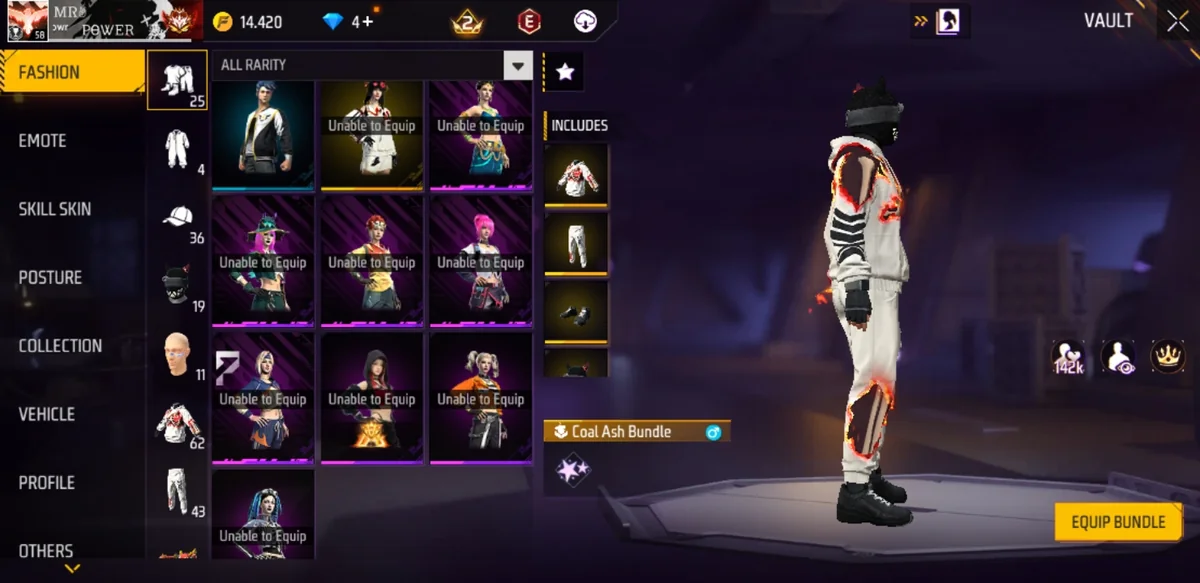
Task: Switch to the Emote category
Action: pyautogui.click(x=43, y=141)
